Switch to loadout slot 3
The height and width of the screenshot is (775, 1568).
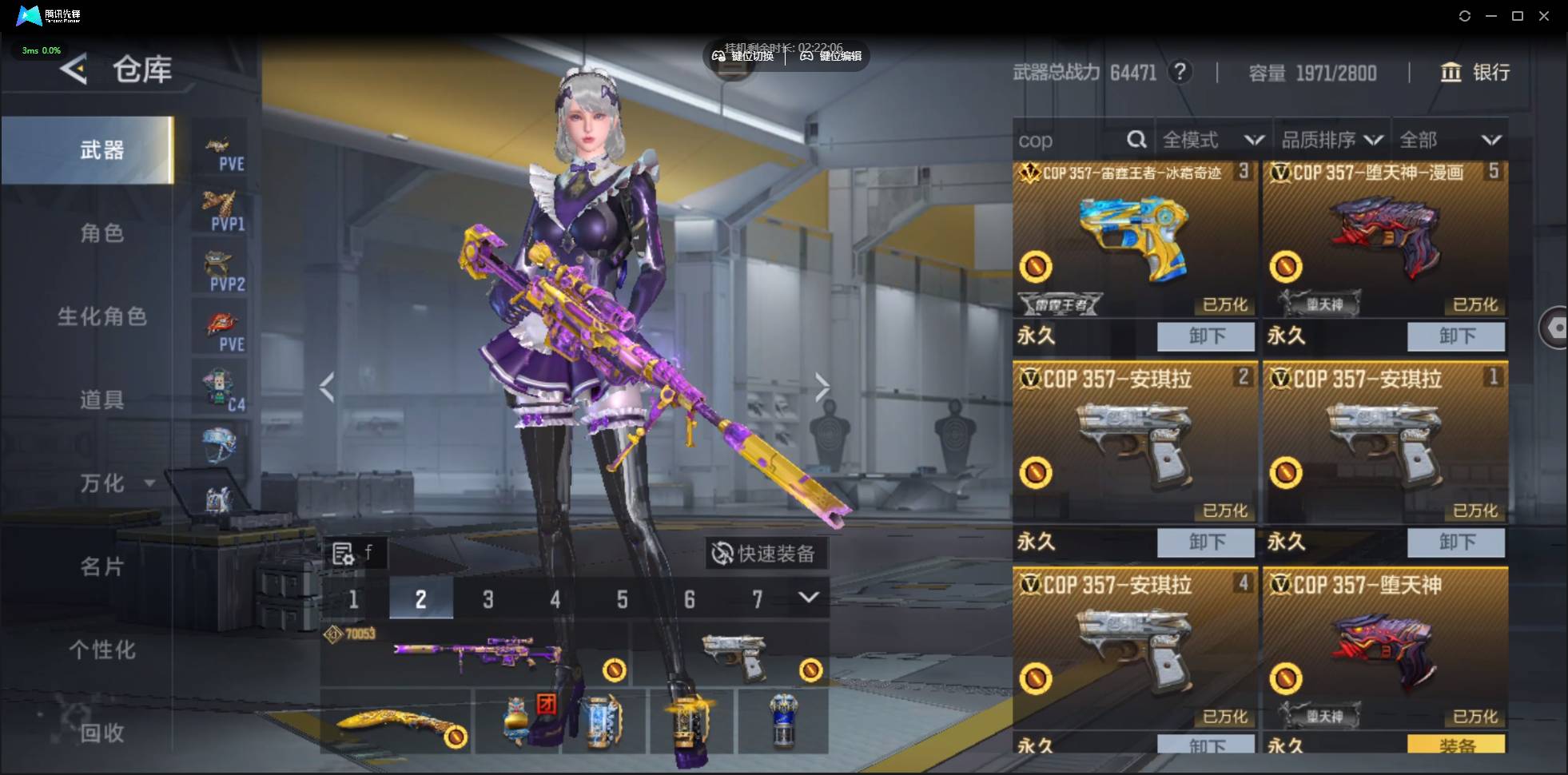488,599
